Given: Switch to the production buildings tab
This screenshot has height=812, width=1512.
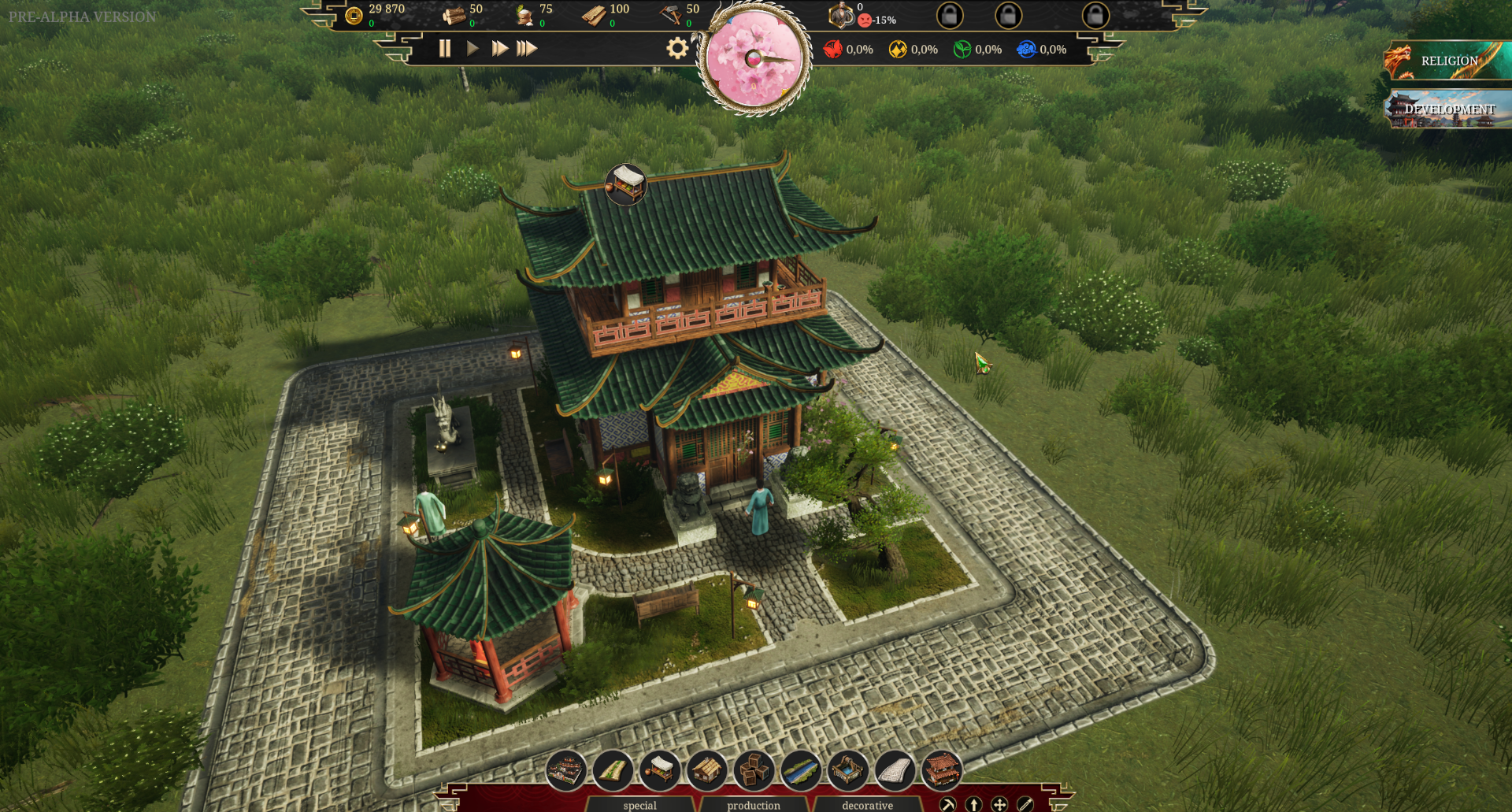Looking at the screenshot, I should [x=754, y=805].
